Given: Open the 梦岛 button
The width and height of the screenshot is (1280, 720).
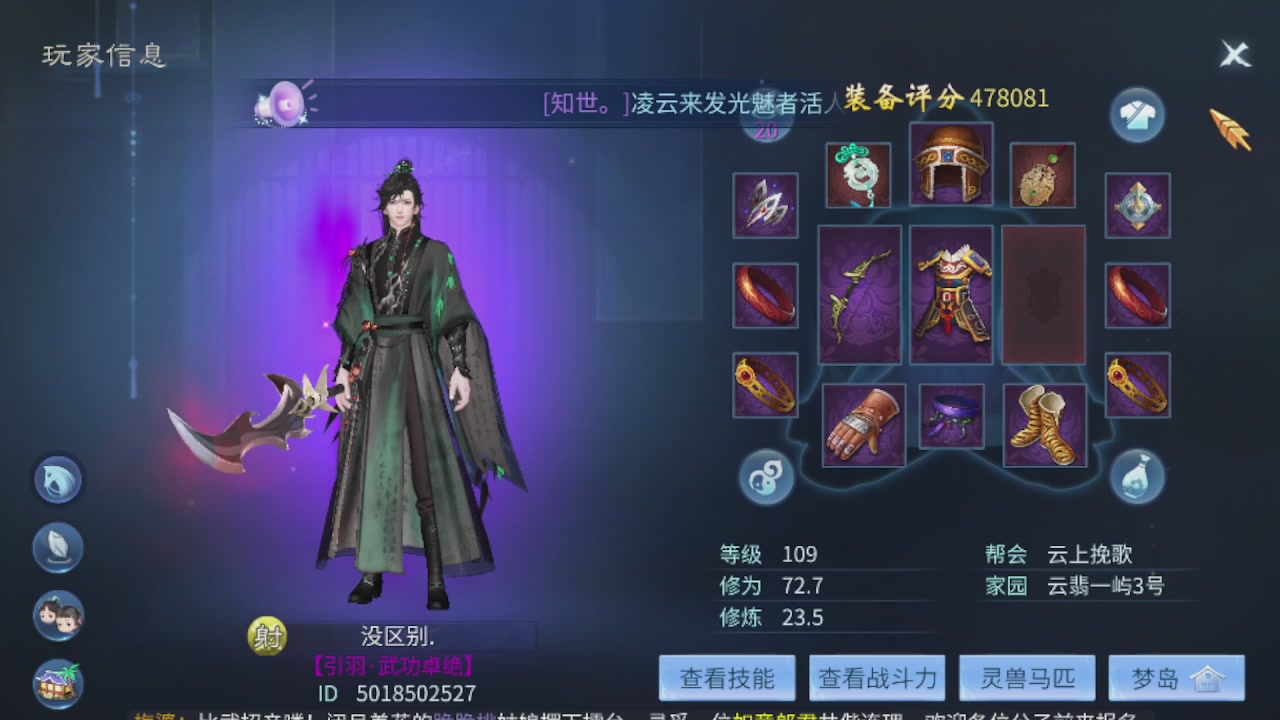Looking at the screenshot, I should coord(1176,677).
